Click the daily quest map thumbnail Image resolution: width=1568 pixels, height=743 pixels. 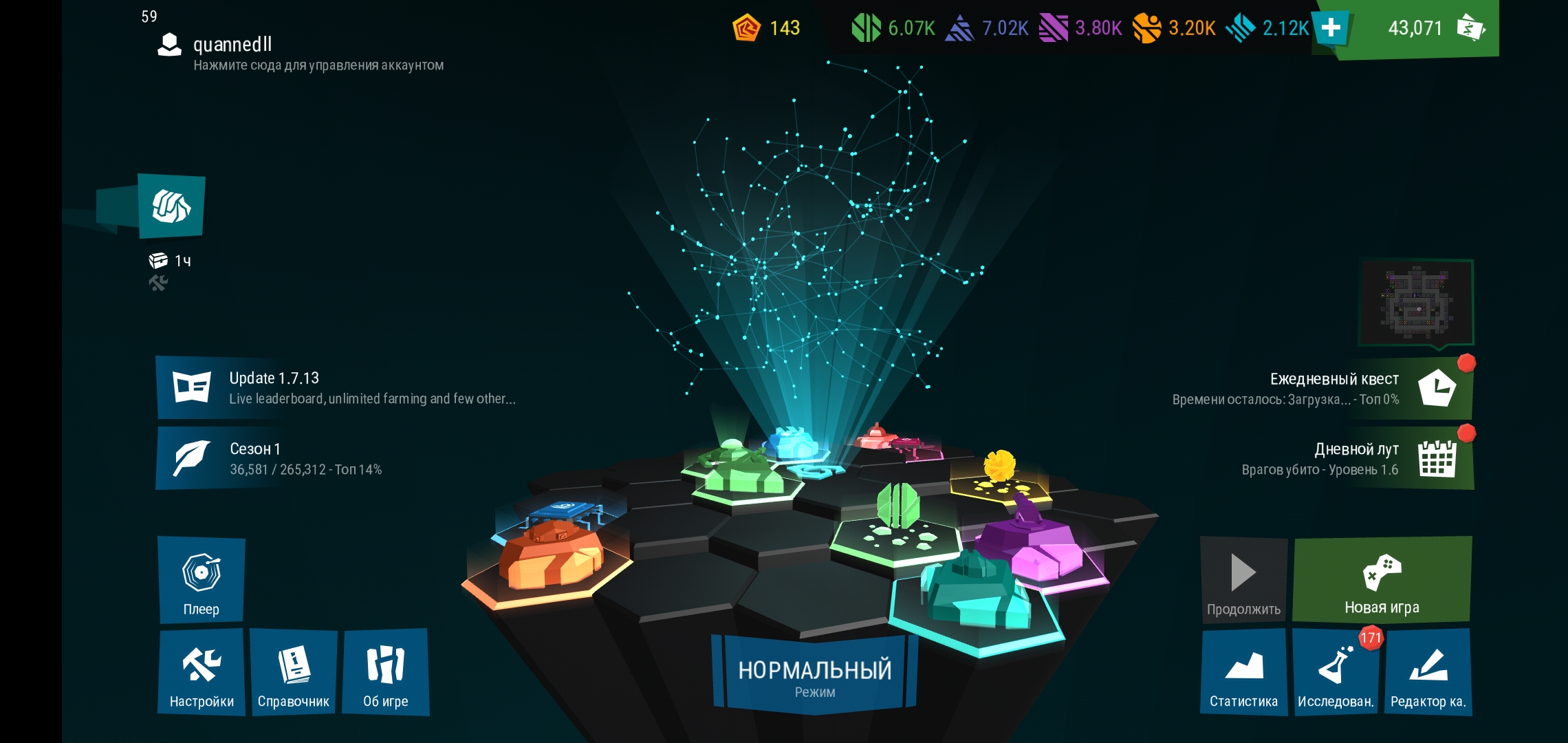coord(1416,302)
